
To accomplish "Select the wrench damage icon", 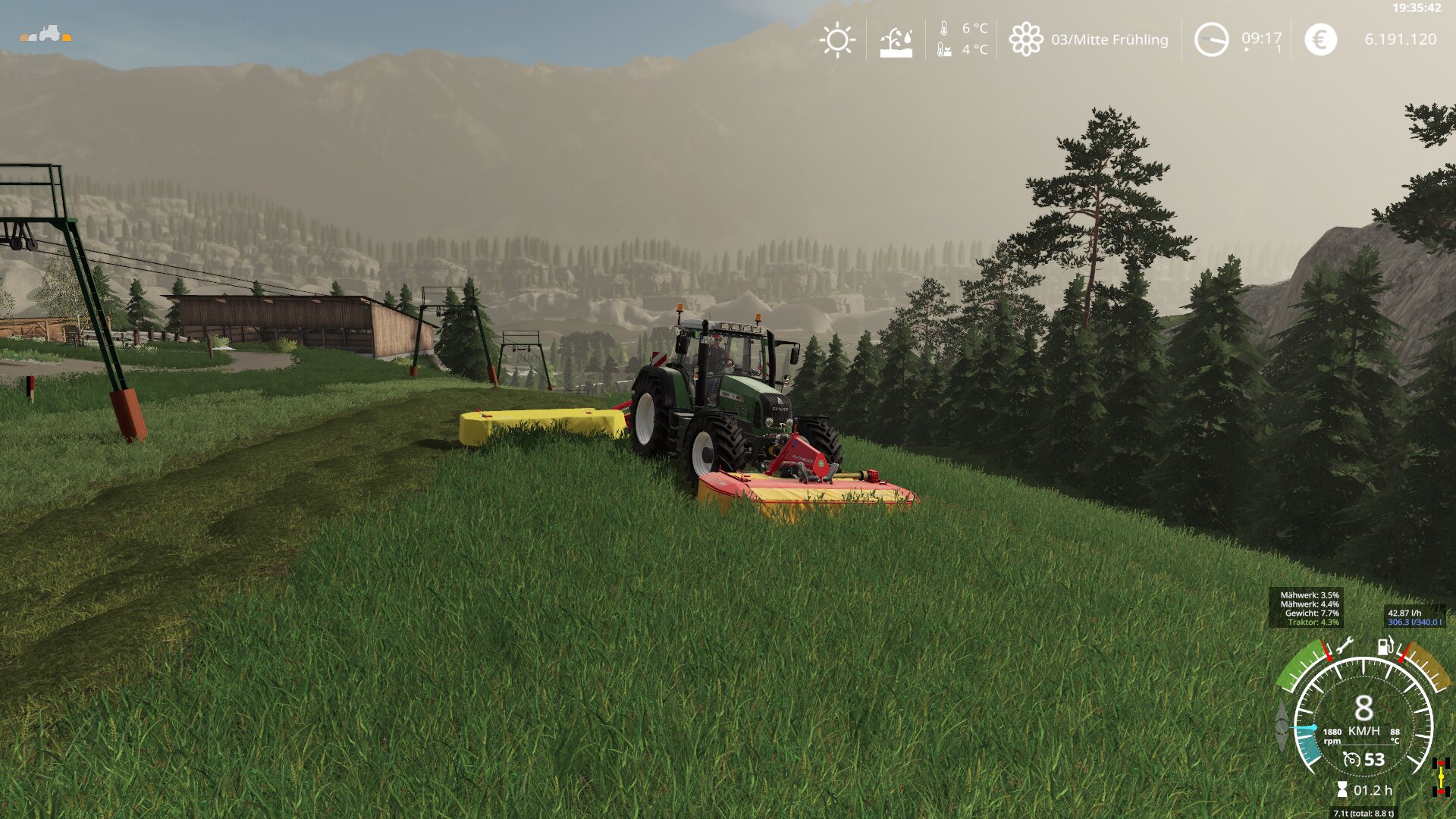I will [x=1344, y=646].
